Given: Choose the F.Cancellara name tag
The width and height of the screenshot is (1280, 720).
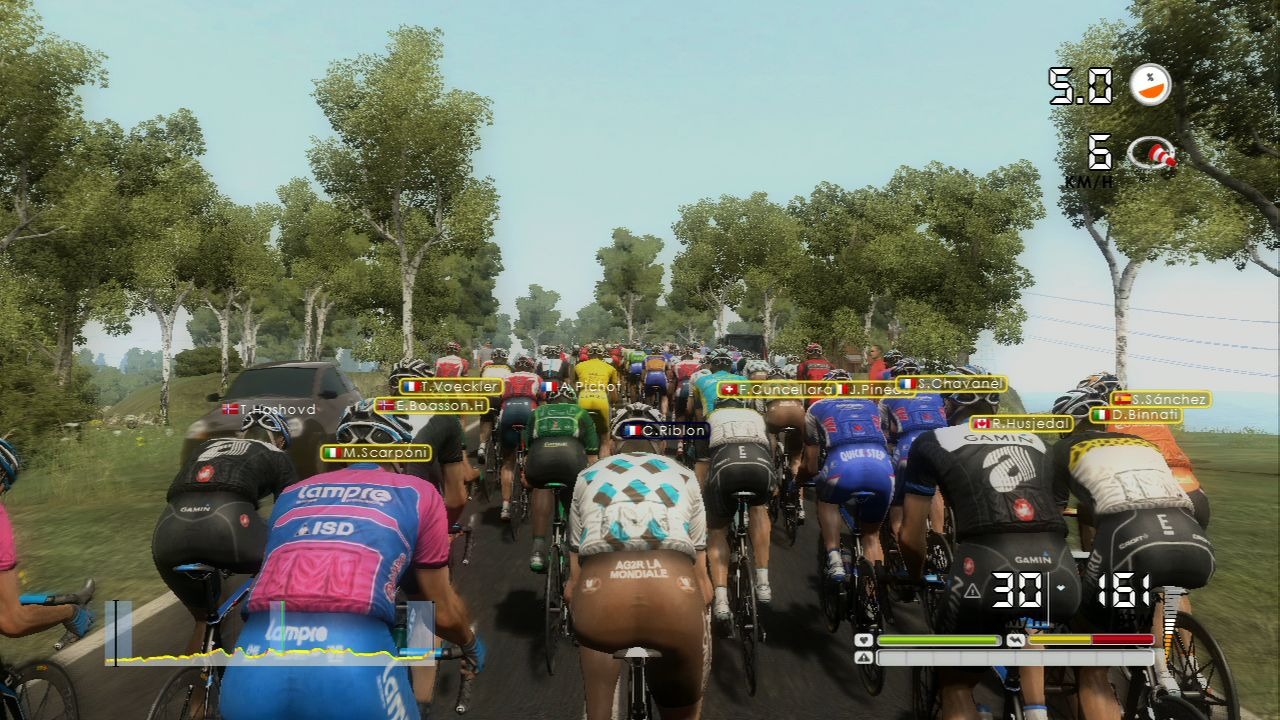Looking at the screenshot, I should pyautogui.click(x=776, y=389).
